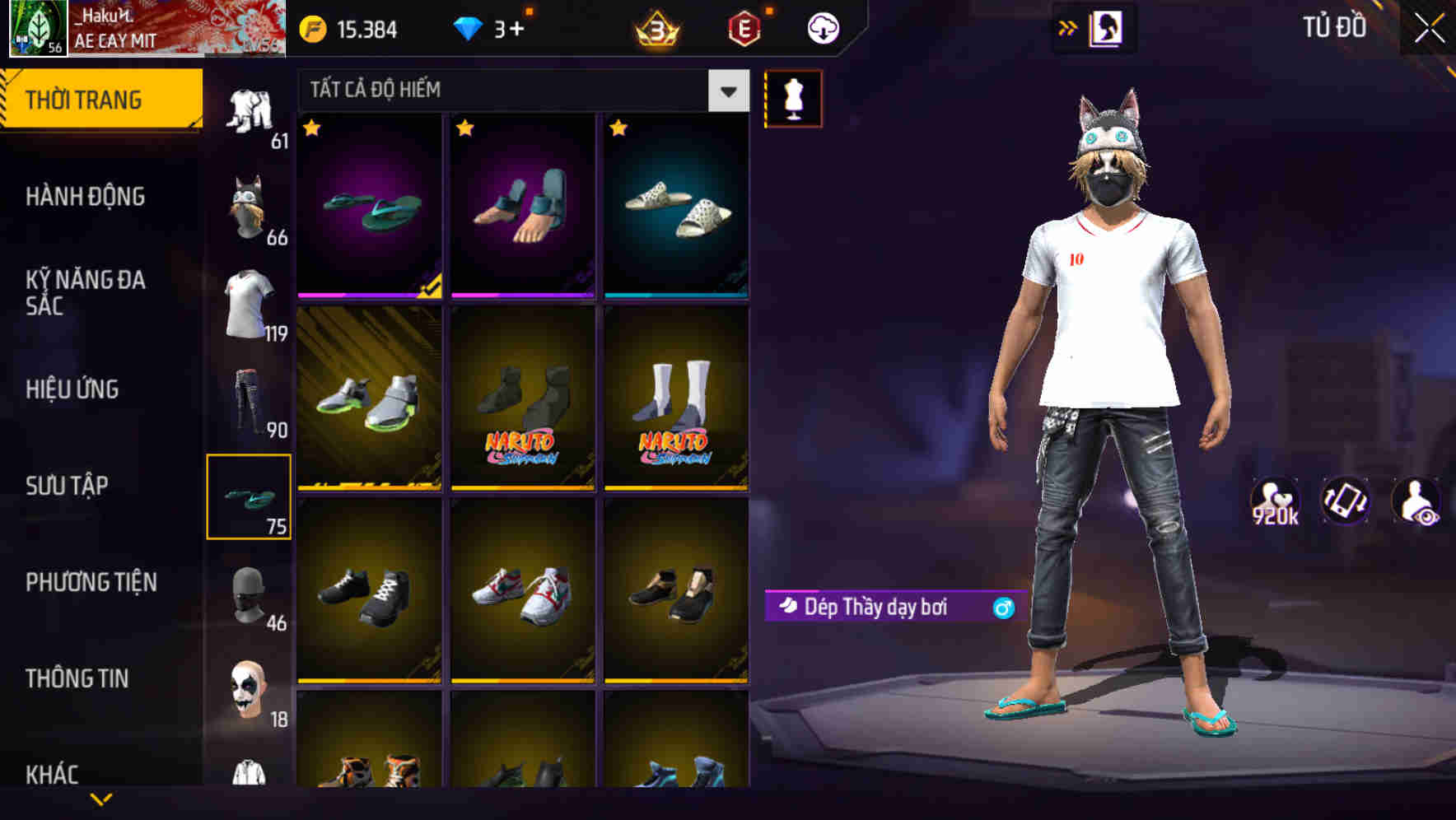The height and width of the screenshot is (820, 1456).
Task: Click the Elite Pass E icon
Action: [x=741, y=27]
